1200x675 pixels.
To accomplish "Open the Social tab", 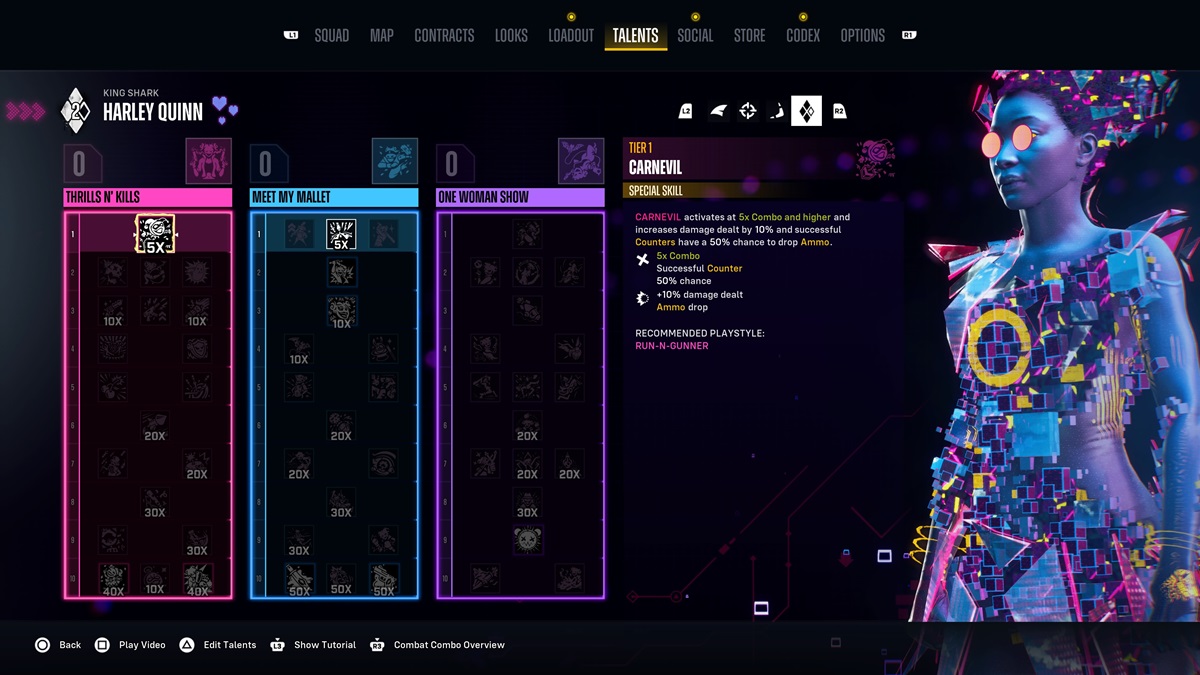I will [x=695, y=36].
